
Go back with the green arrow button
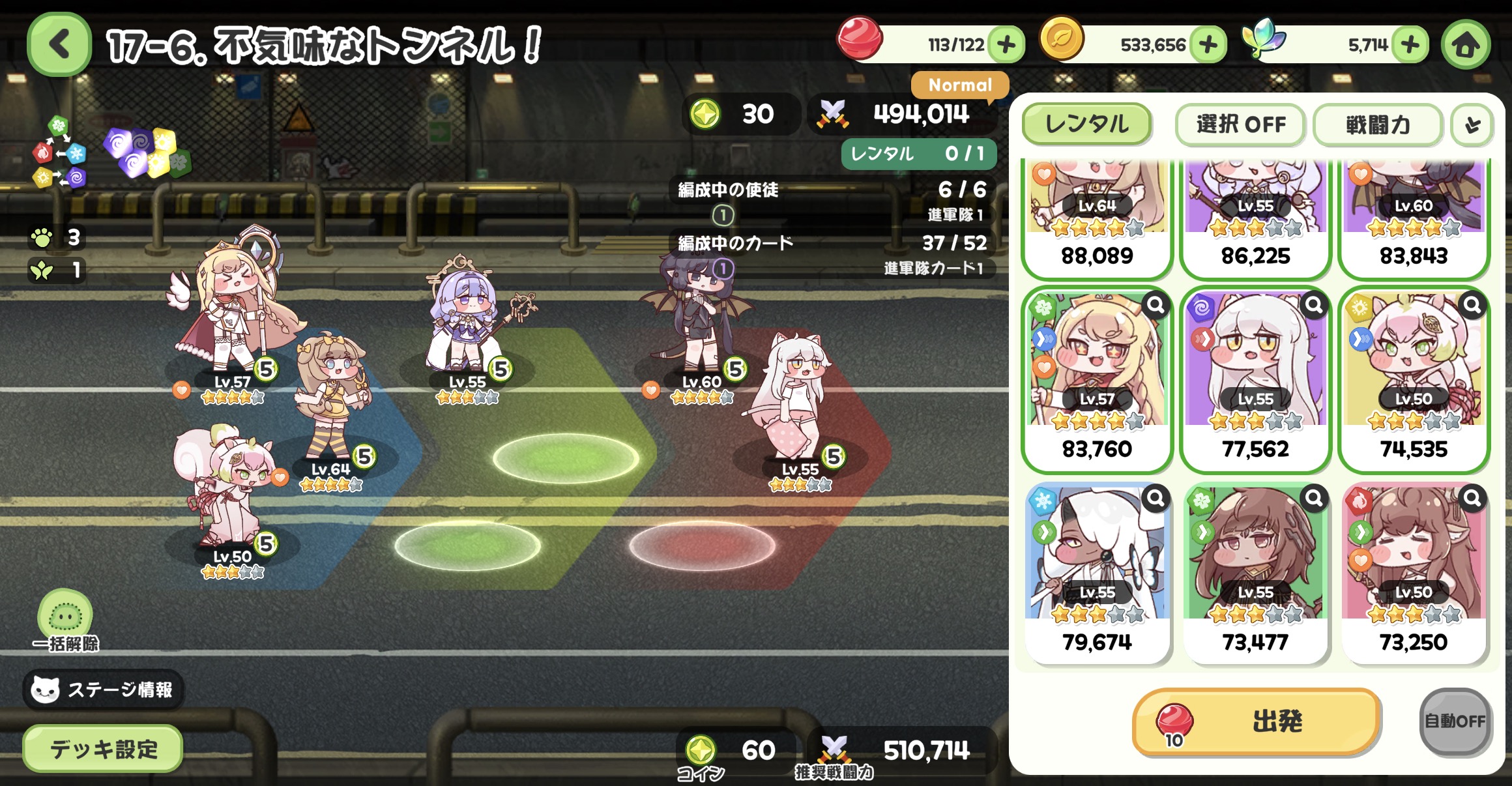[59, 45]
